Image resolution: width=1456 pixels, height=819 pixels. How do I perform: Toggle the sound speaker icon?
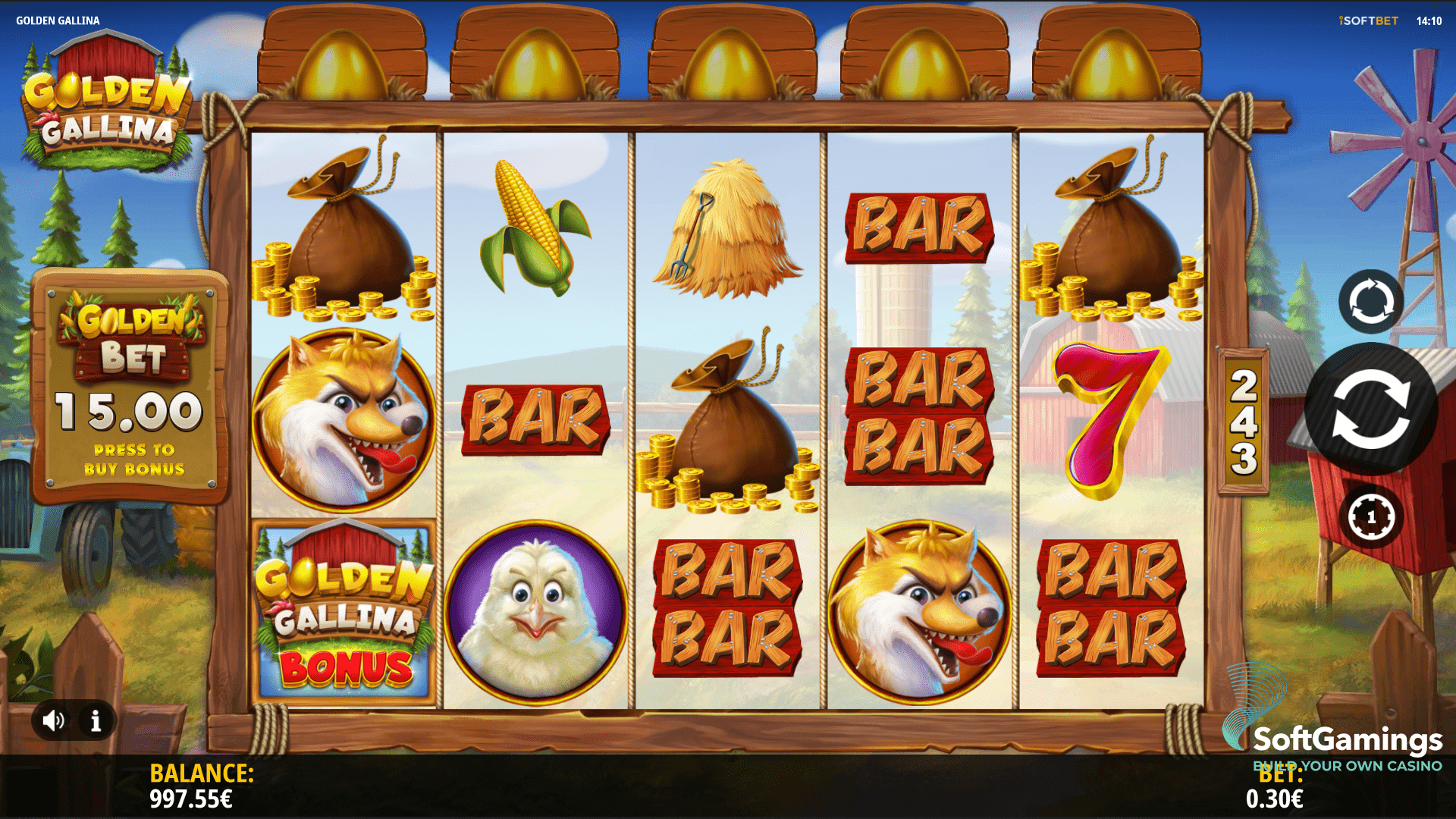(x=54, y=720)
